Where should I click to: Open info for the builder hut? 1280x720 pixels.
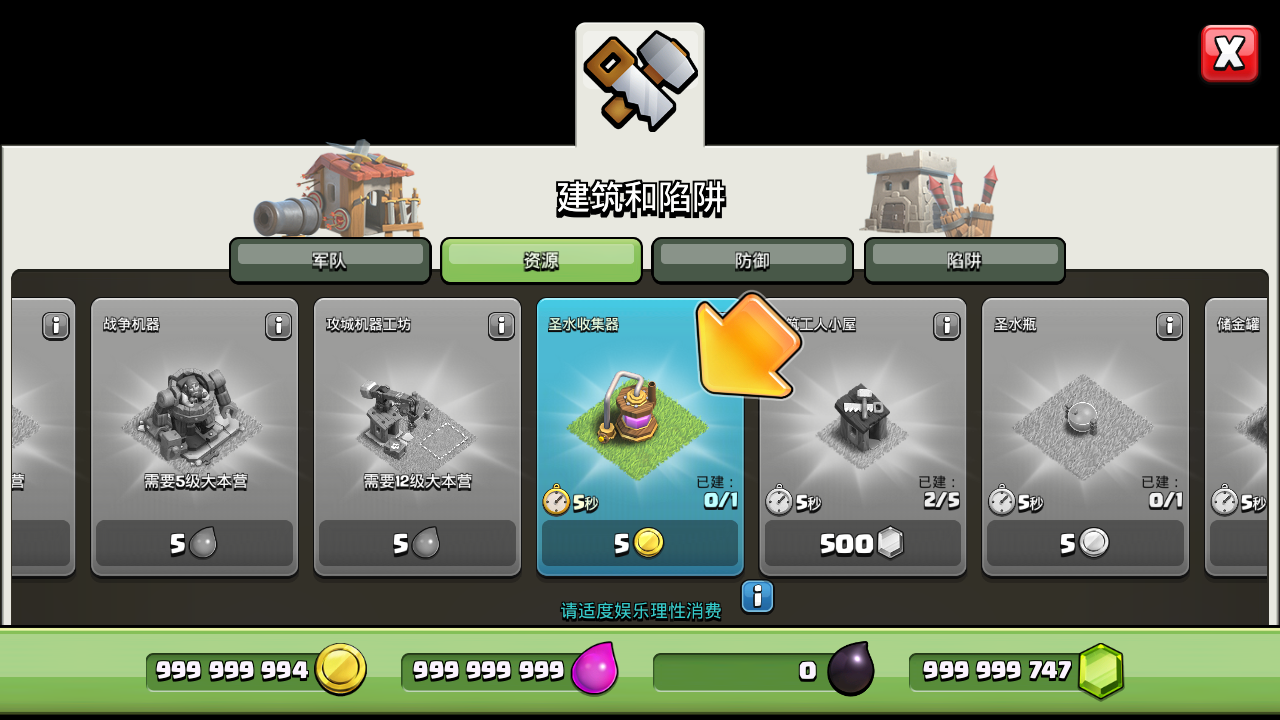(946, 325)
